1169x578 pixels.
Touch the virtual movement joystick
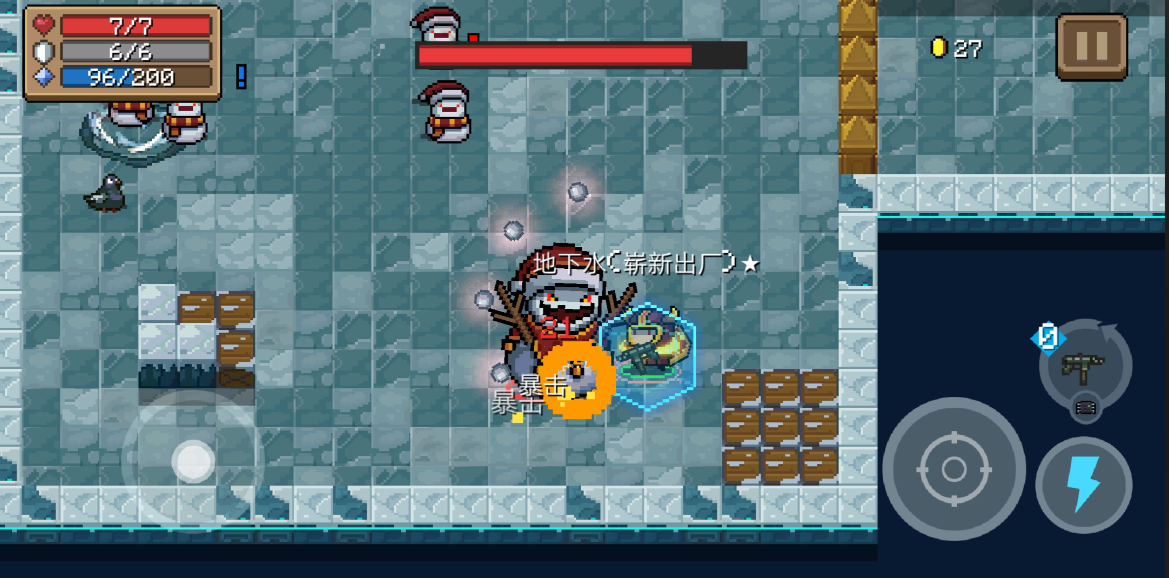pos(192,461)
